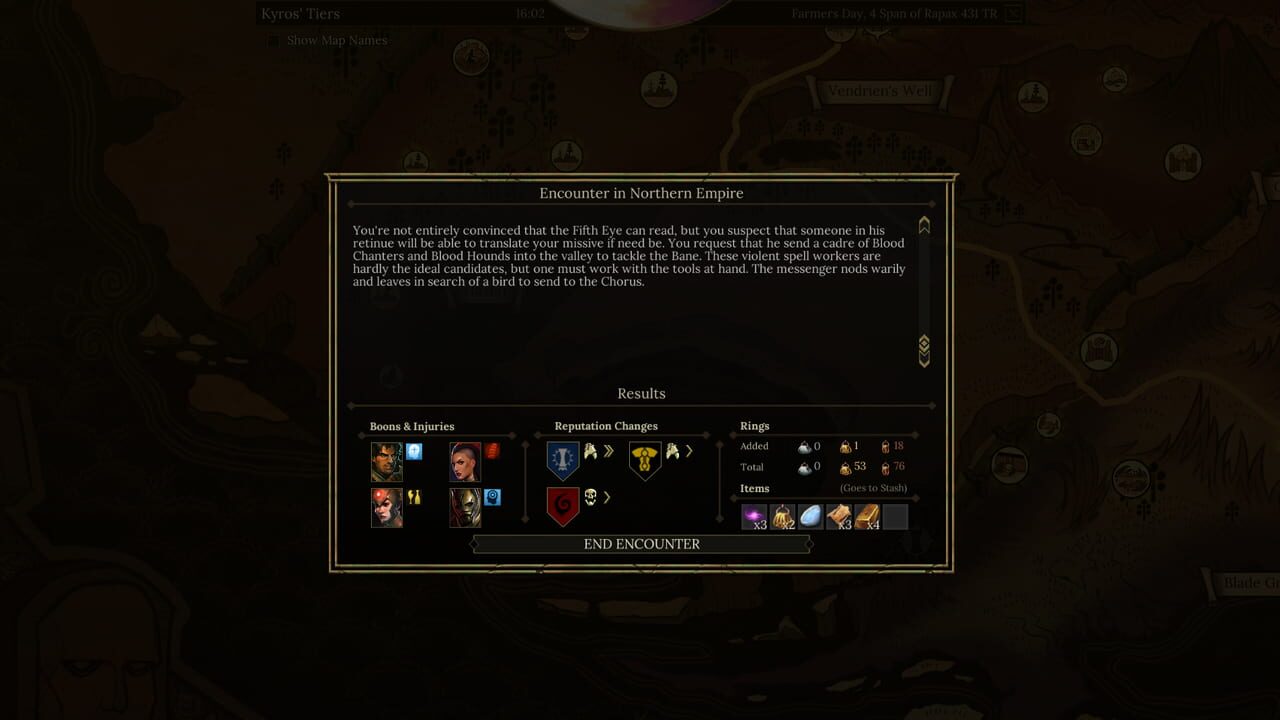Screen dimensions: 1280x720
Task: Click the (Goes to Stash) label
Action: point(874,488)
